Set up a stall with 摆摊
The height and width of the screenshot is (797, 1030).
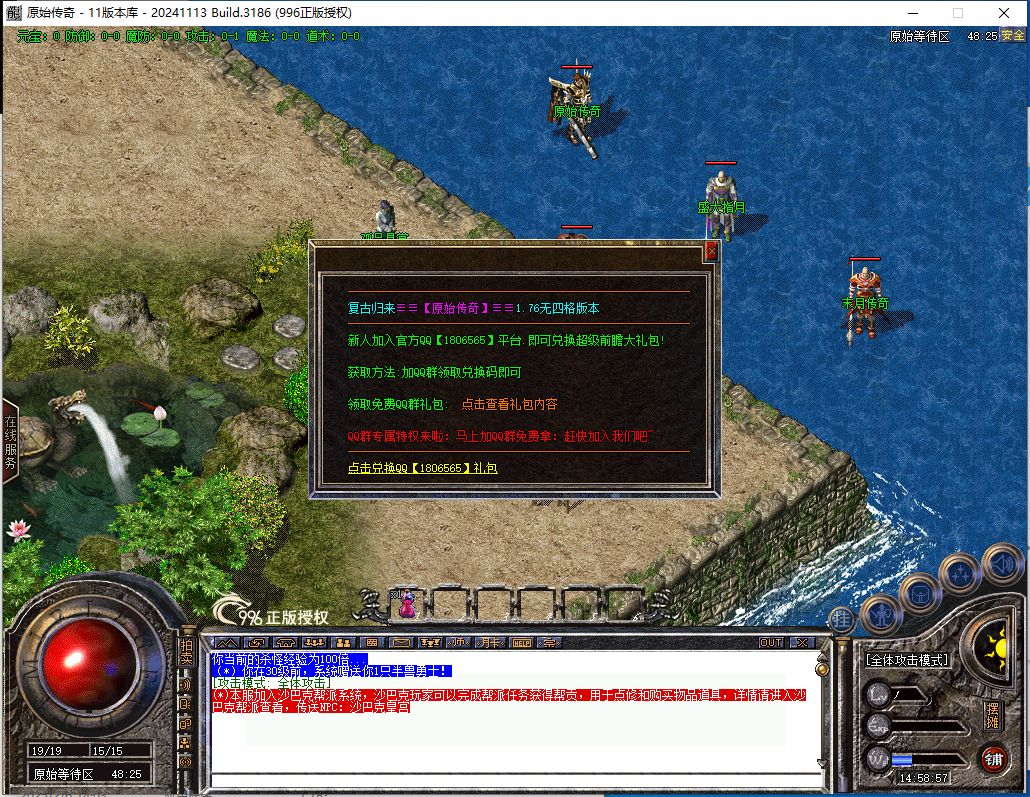click(x=992, y=715)
